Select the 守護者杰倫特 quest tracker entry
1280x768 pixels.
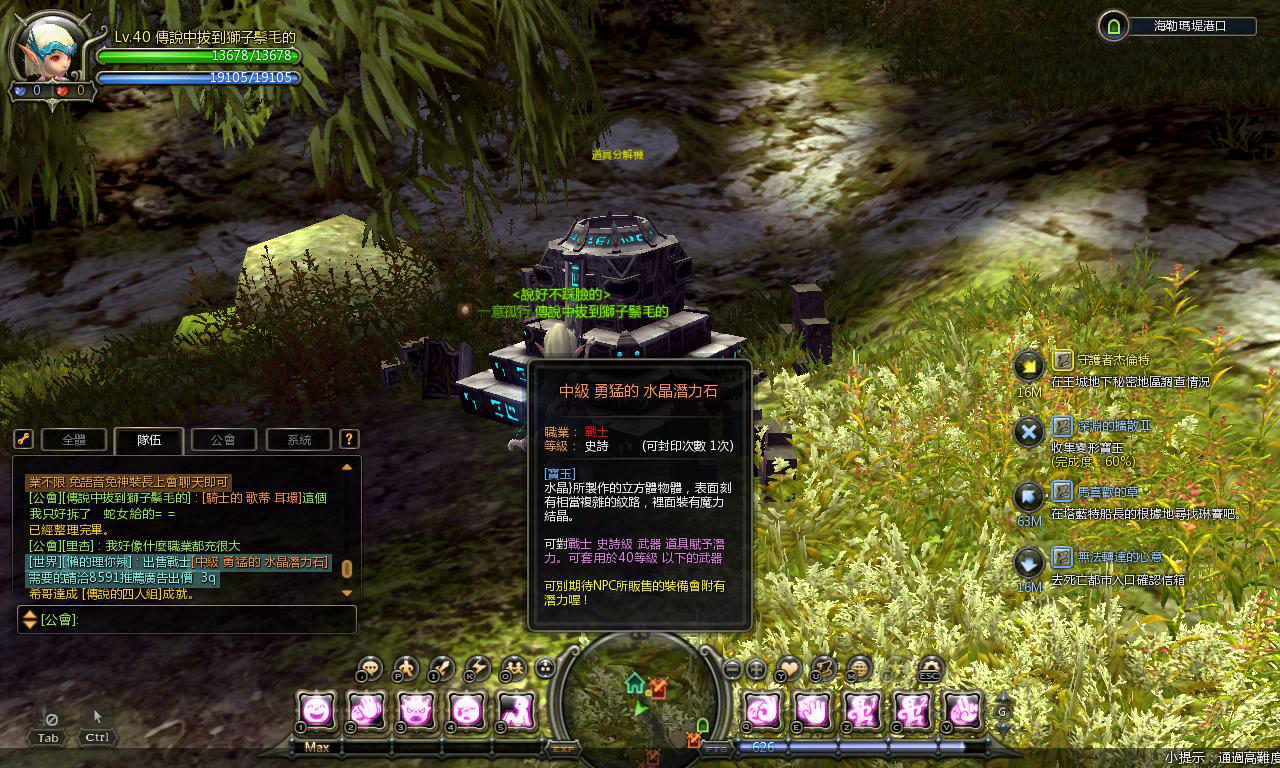pyautogui.click(x=1100, y=360)
